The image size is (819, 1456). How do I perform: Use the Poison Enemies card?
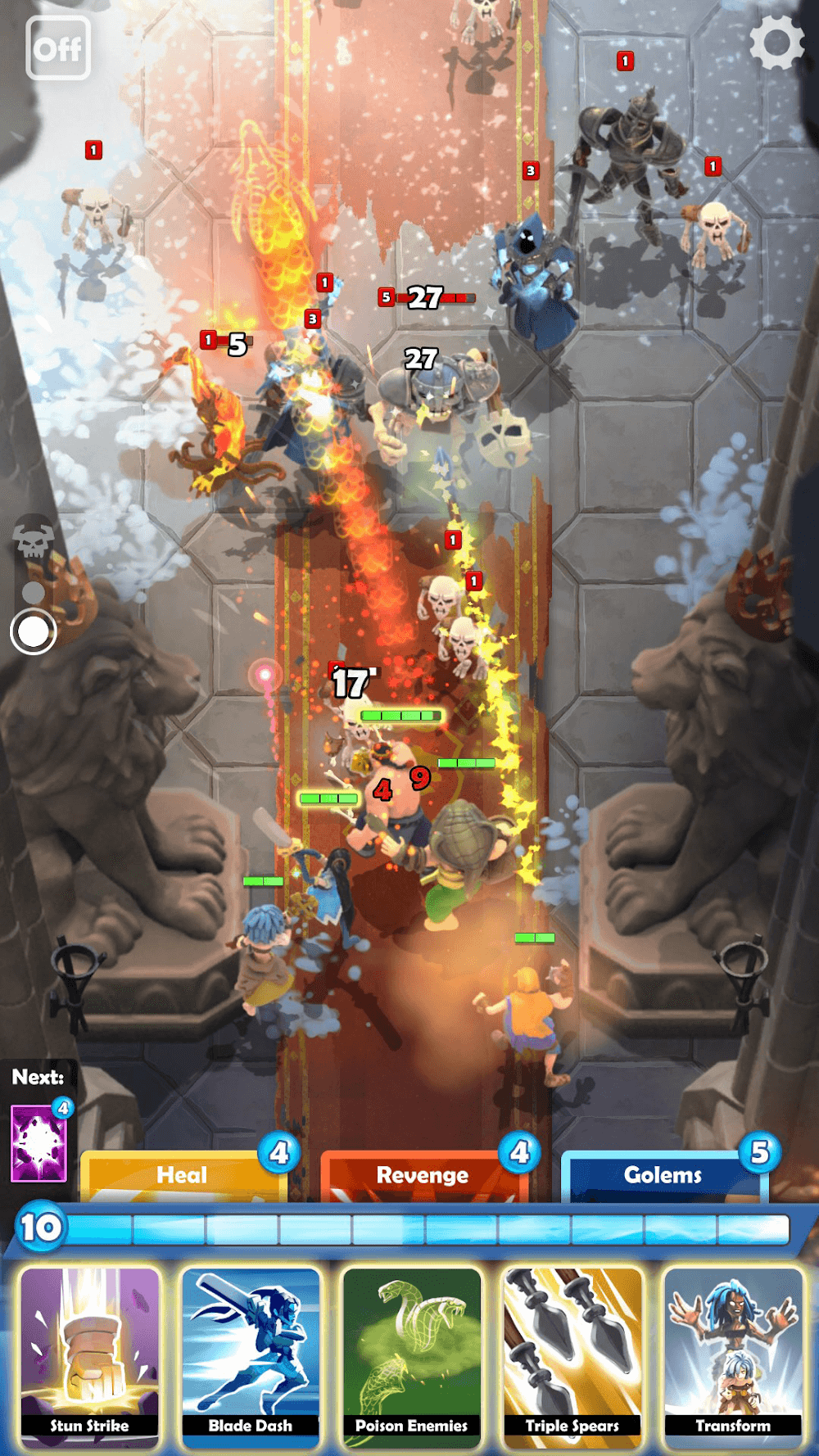pyautogui.click(x=411, y=1354)
